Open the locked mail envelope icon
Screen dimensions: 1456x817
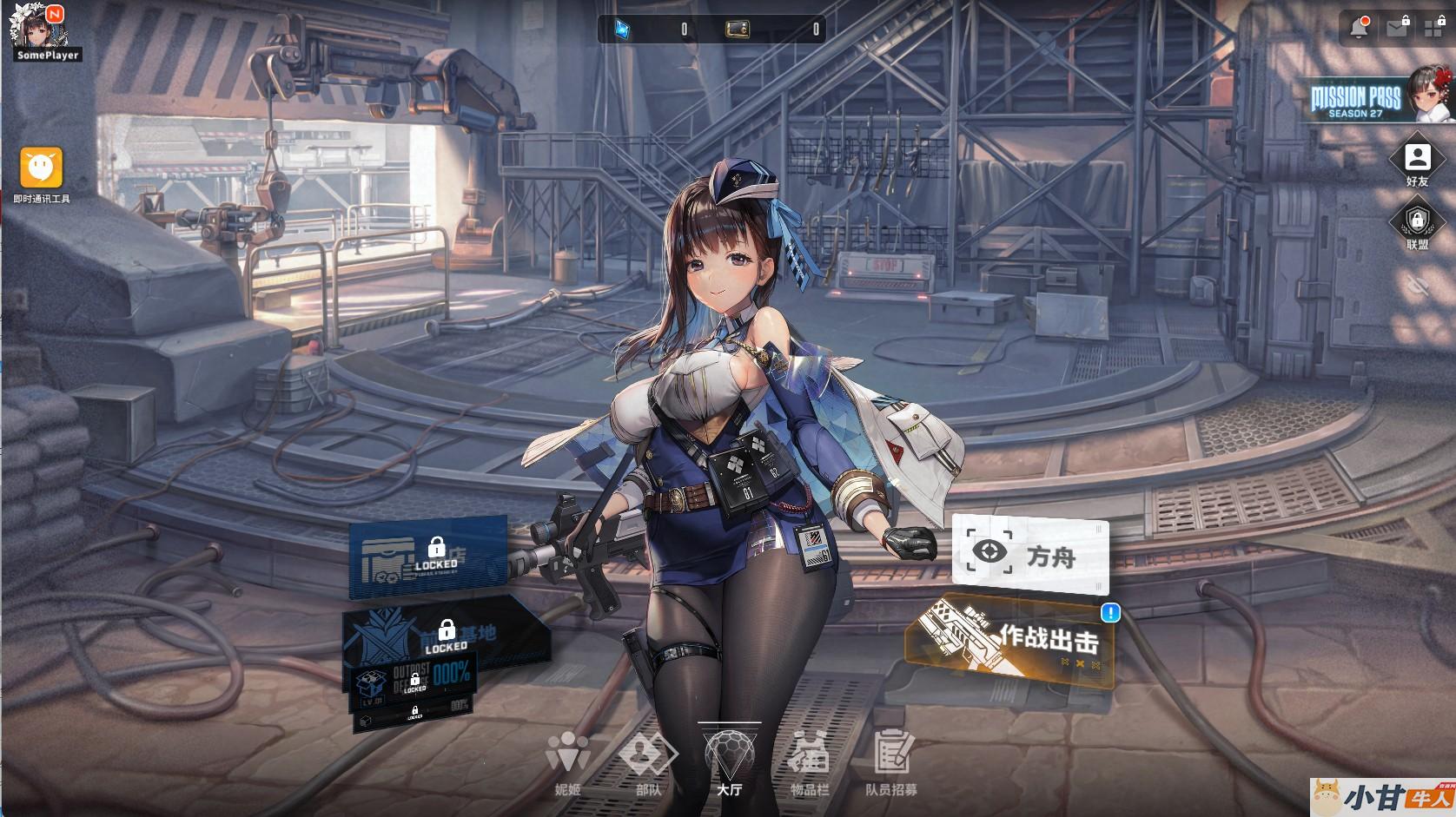(1397, 28)
